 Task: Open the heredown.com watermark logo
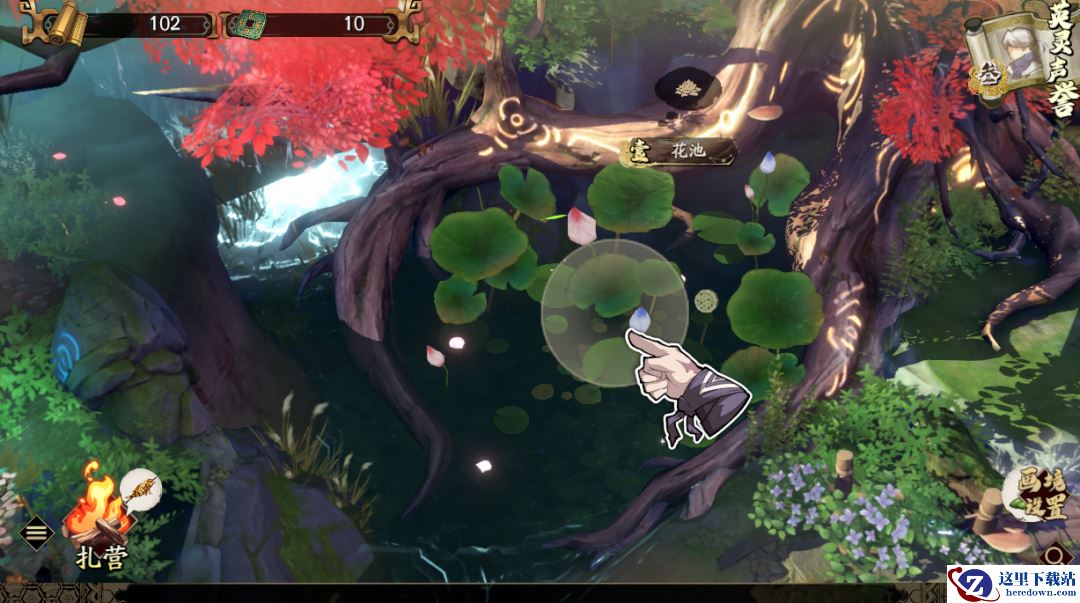coord(1012,584)
